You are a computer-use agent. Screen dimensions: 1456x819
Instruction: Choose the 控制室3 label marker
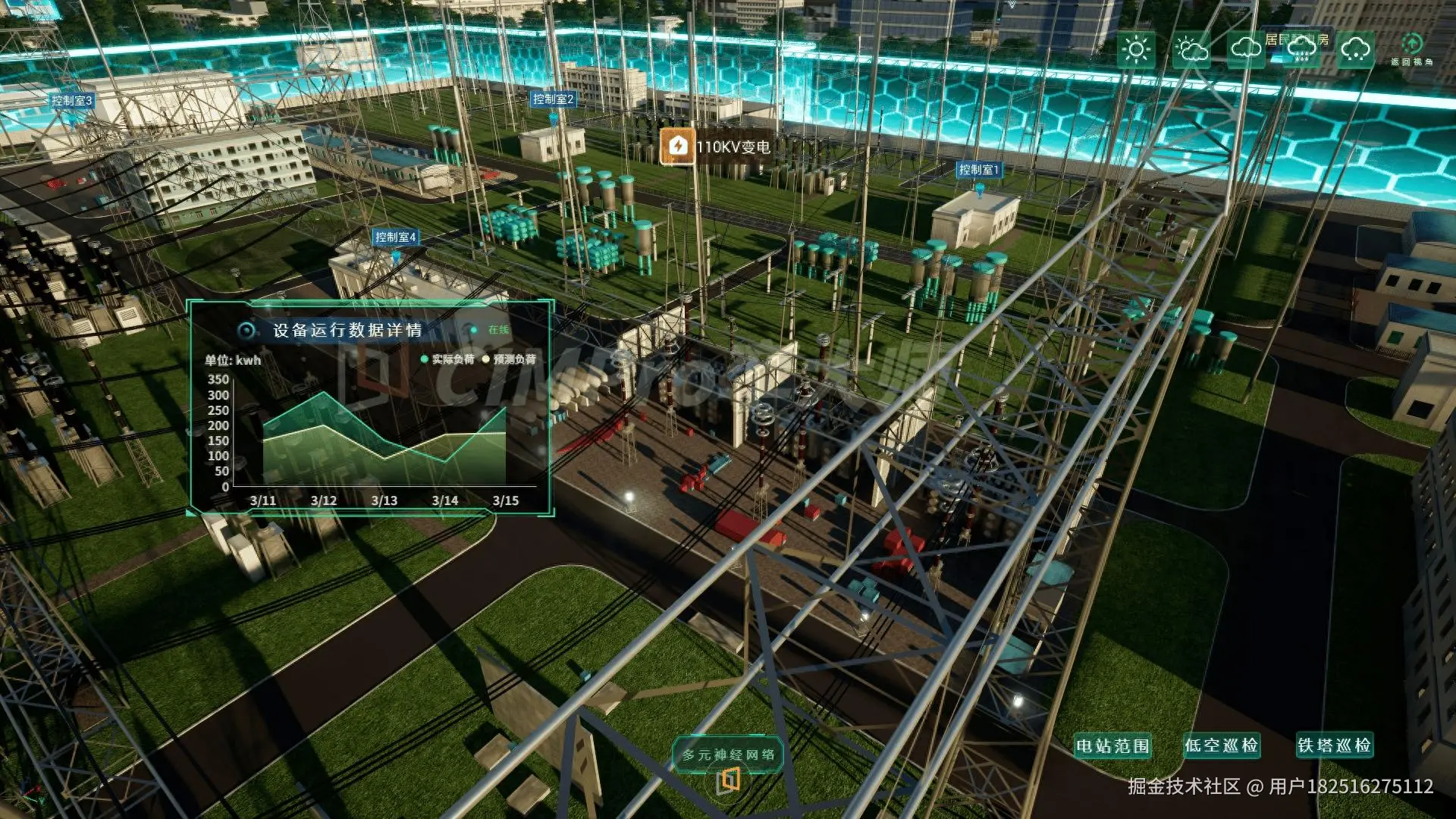pos(71,101)
